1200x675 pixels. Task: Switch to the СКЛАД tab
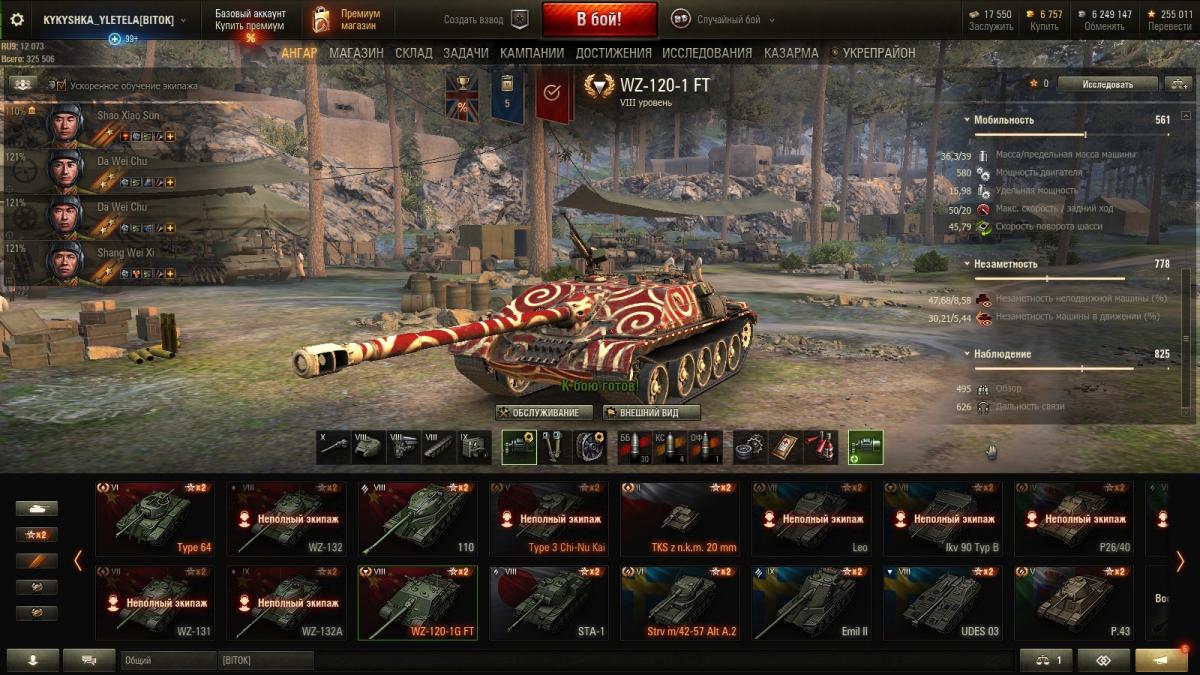414,53
